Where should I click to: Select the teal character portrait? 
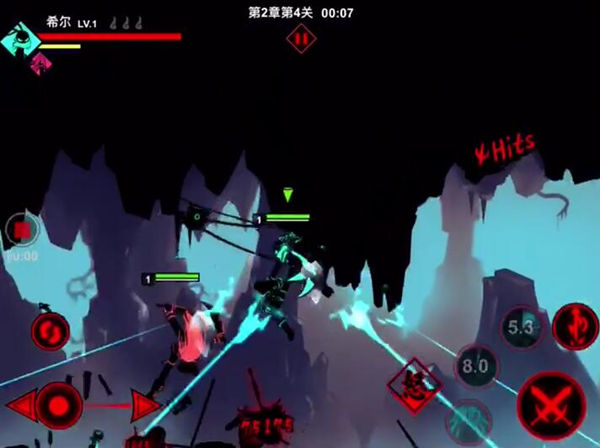(19, 41)
